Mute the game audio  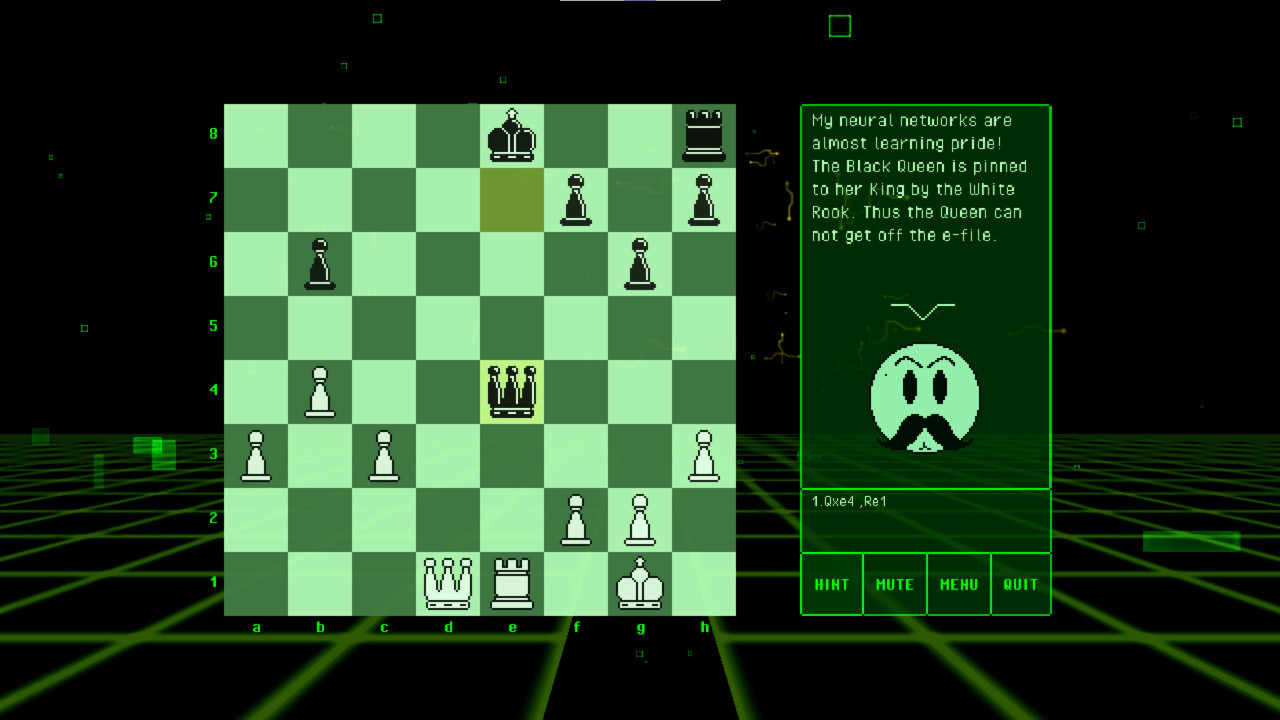tap(894, 584)
